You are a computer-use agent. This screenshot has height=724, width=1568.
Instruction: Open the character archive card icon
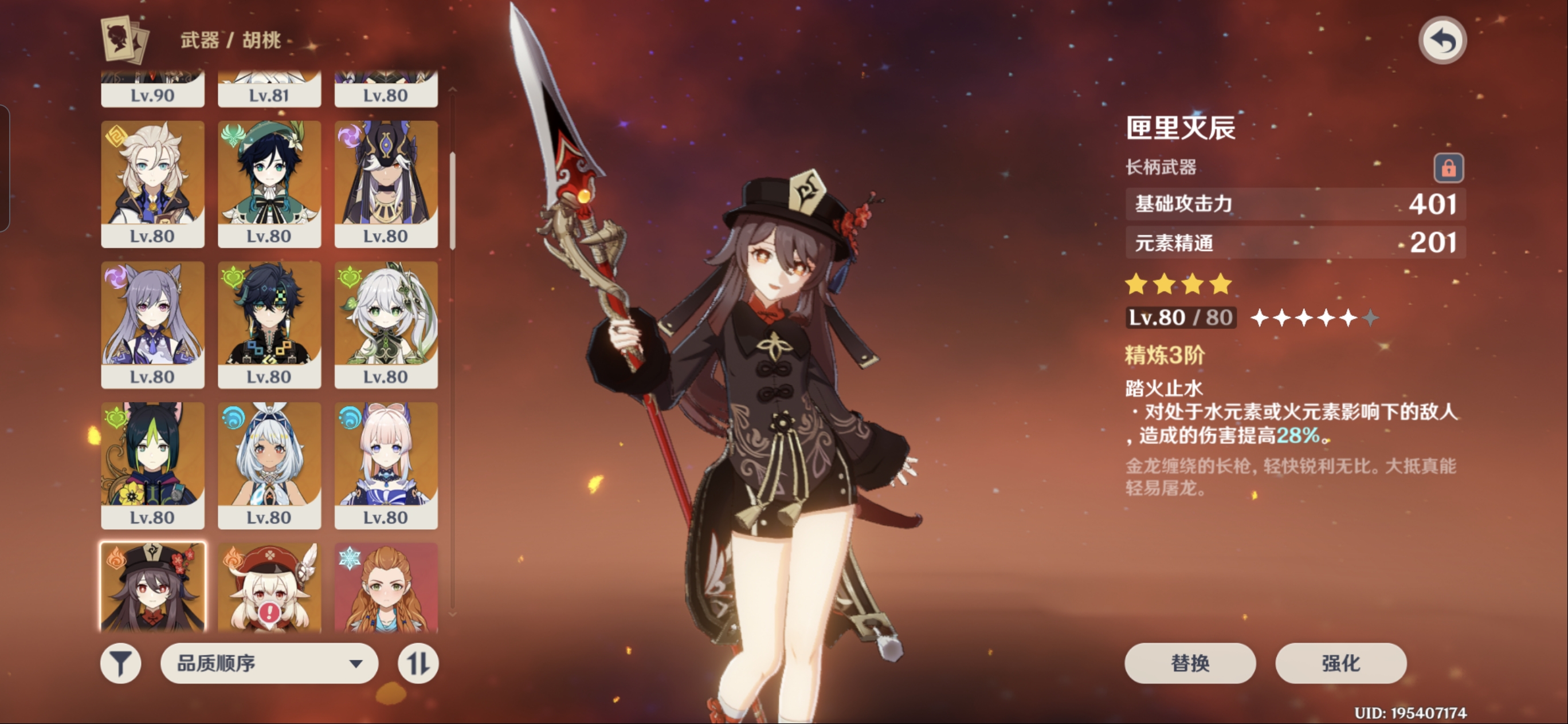pos(125,40)
